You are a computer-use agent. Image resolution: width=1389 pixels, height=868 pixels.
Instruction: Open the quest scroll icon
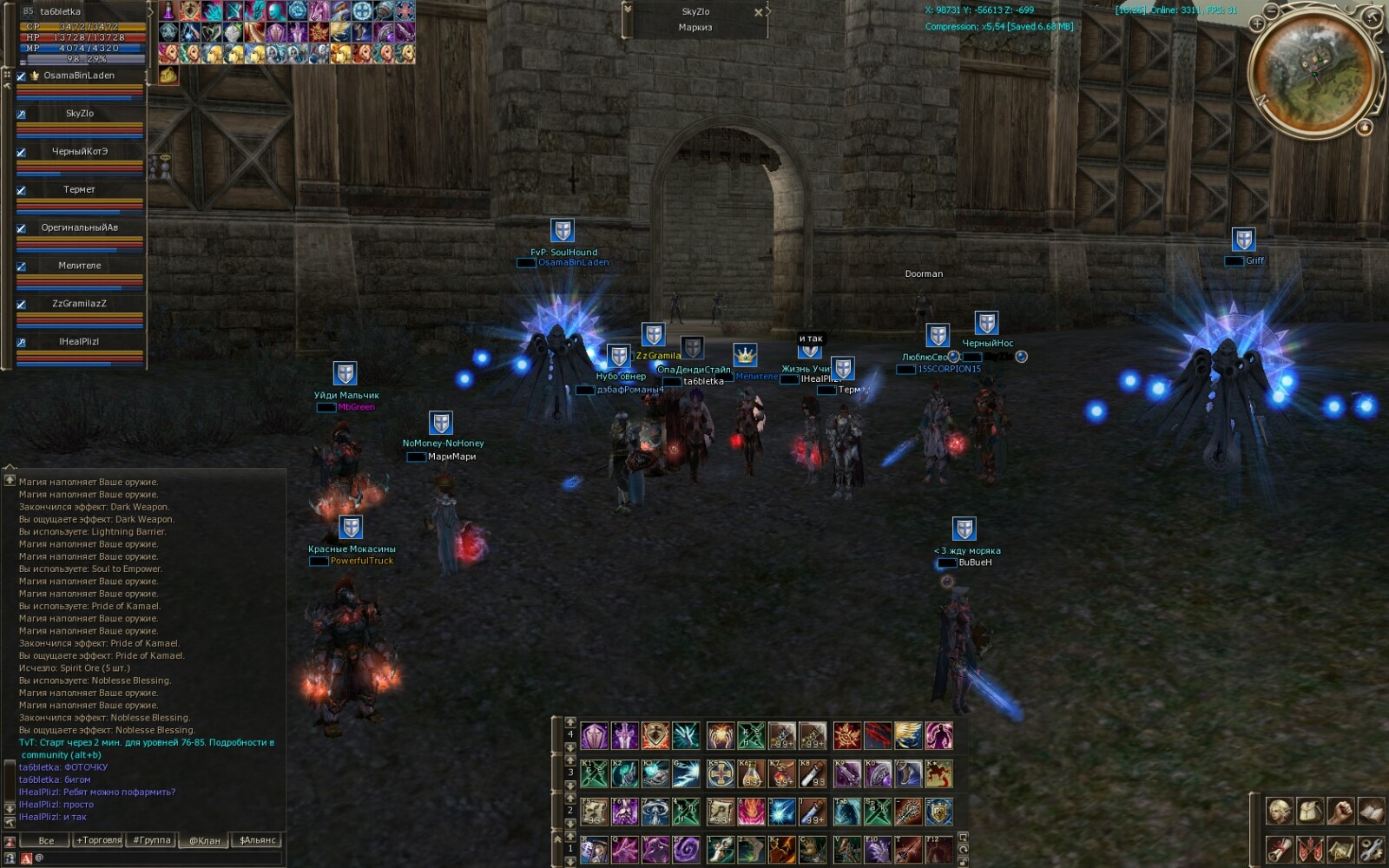coord(1279,848)
